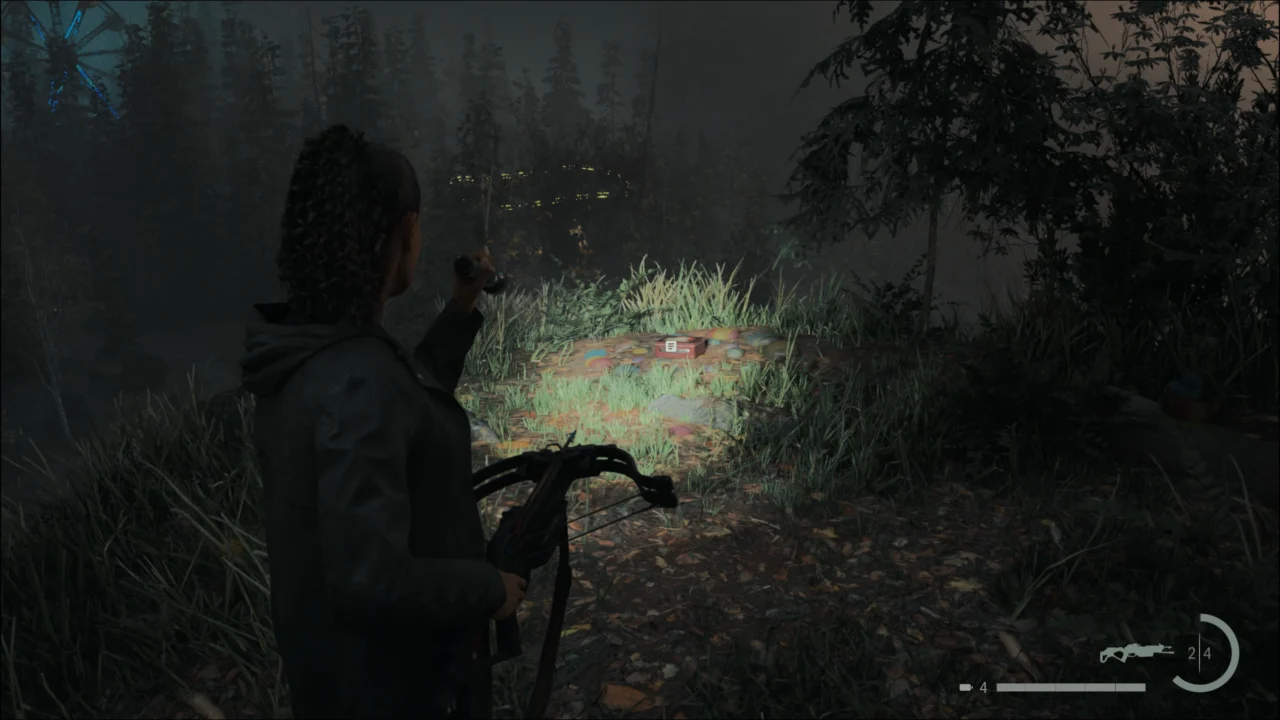
Task: Open the red lunchbox cache
Action: pos(680,348)
